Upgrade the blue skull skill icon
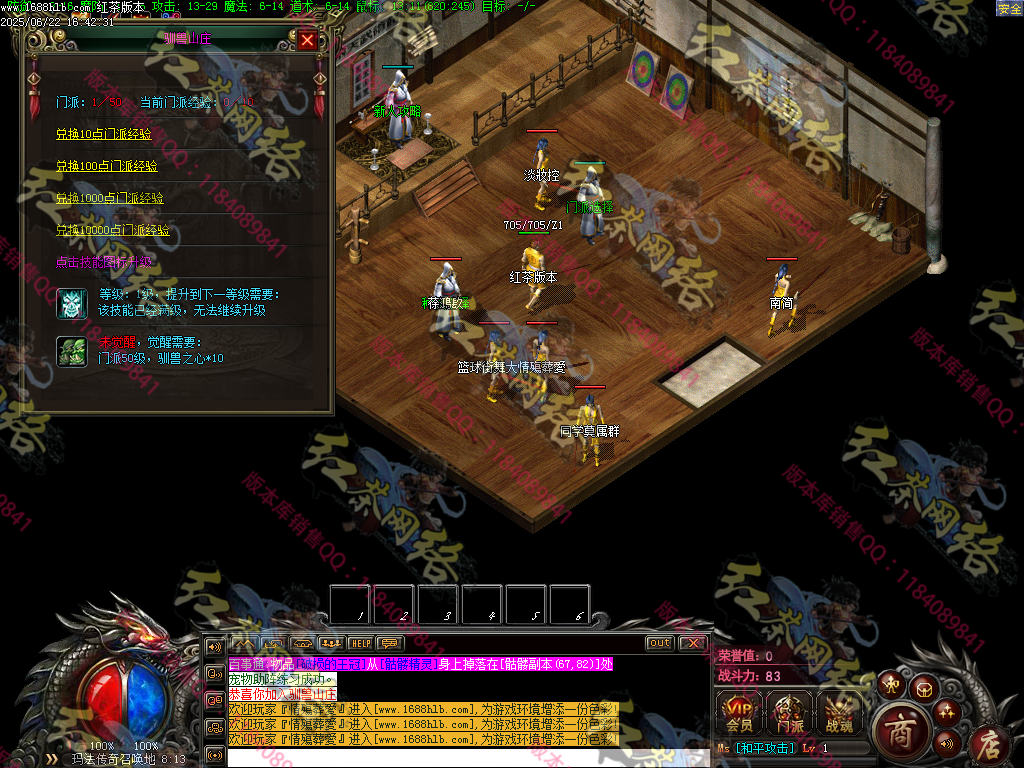The height and width of the screenshot is (768, 1024). tap(70, 302)
